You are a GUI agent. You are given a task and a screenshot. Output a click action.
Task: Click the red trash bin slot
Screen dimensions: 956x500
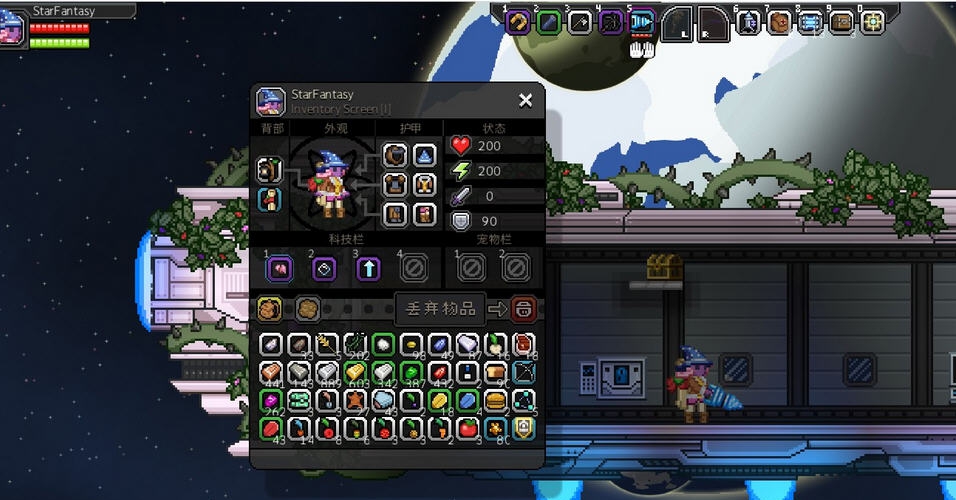523,309
